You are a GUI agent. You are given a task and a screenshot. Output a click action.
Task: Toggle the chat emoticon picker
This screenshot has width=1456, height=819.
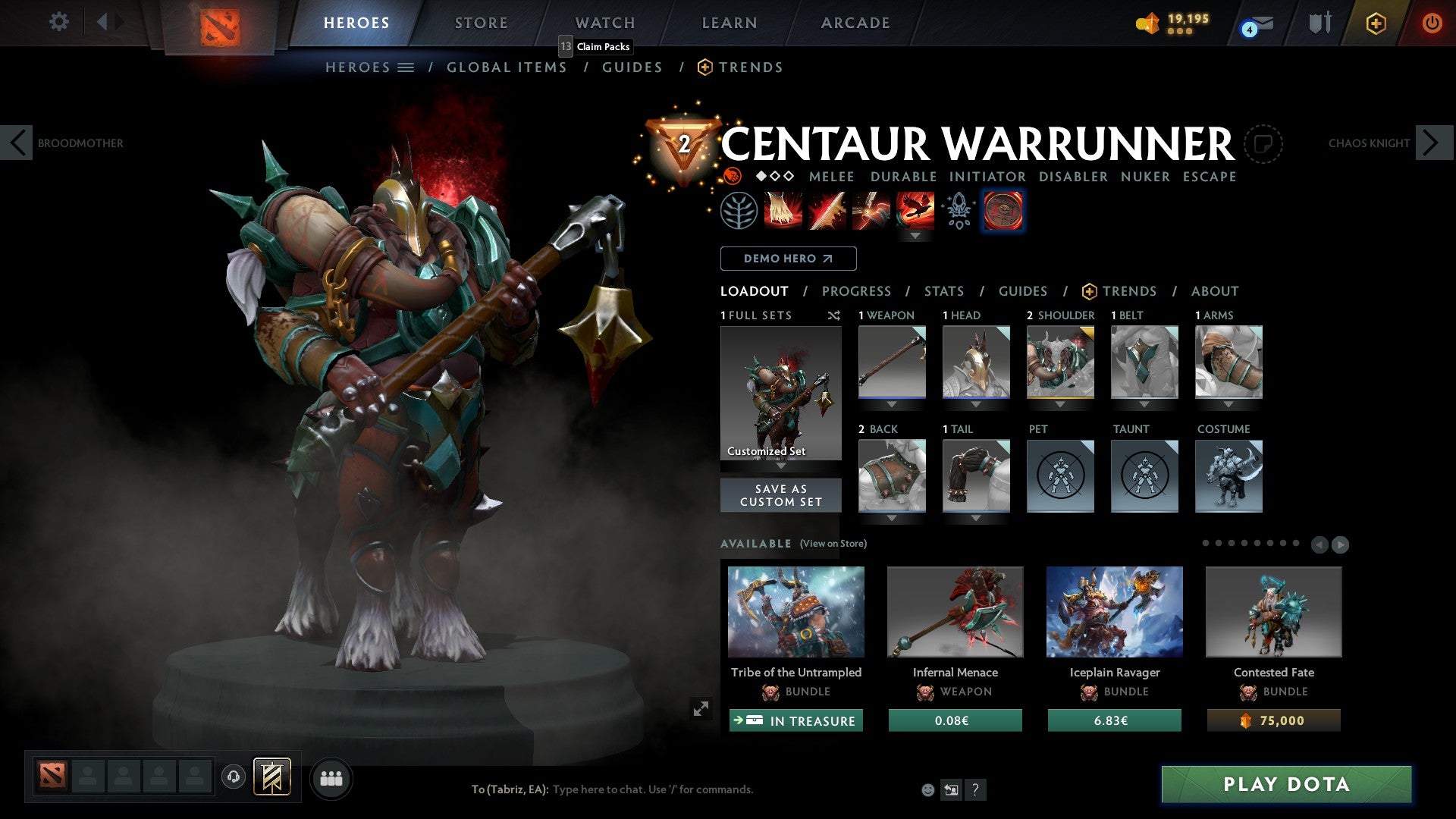(927, 789)
